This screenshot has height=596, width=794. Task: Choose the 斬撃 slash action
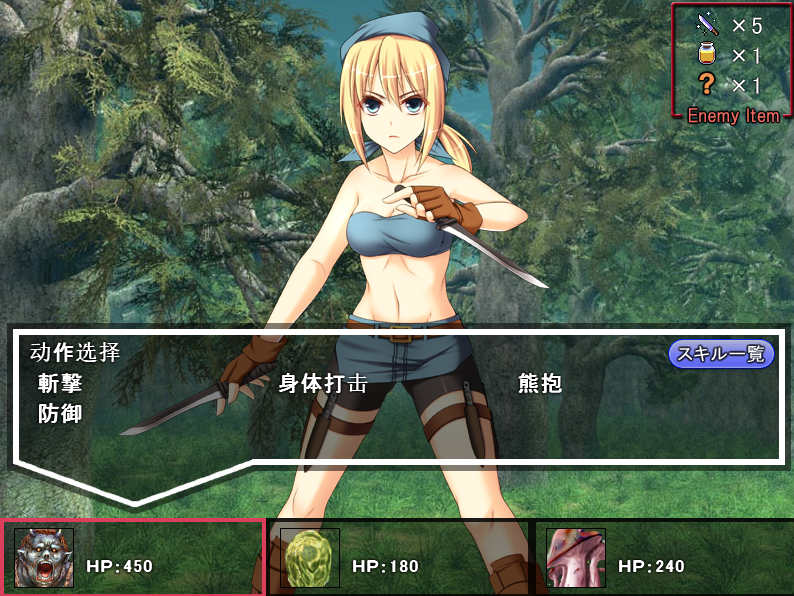pos(60,383)
